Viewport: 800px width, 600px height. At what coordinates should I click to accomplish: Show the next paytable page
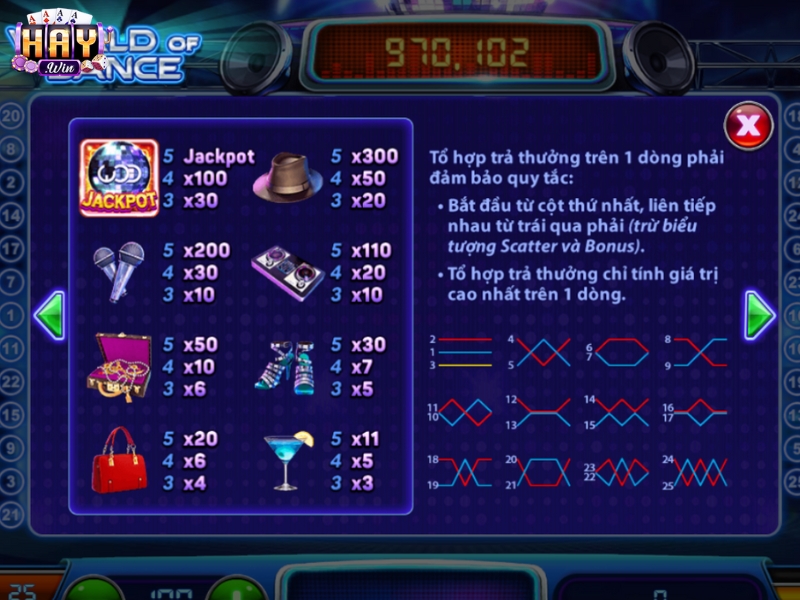(759, 316)
